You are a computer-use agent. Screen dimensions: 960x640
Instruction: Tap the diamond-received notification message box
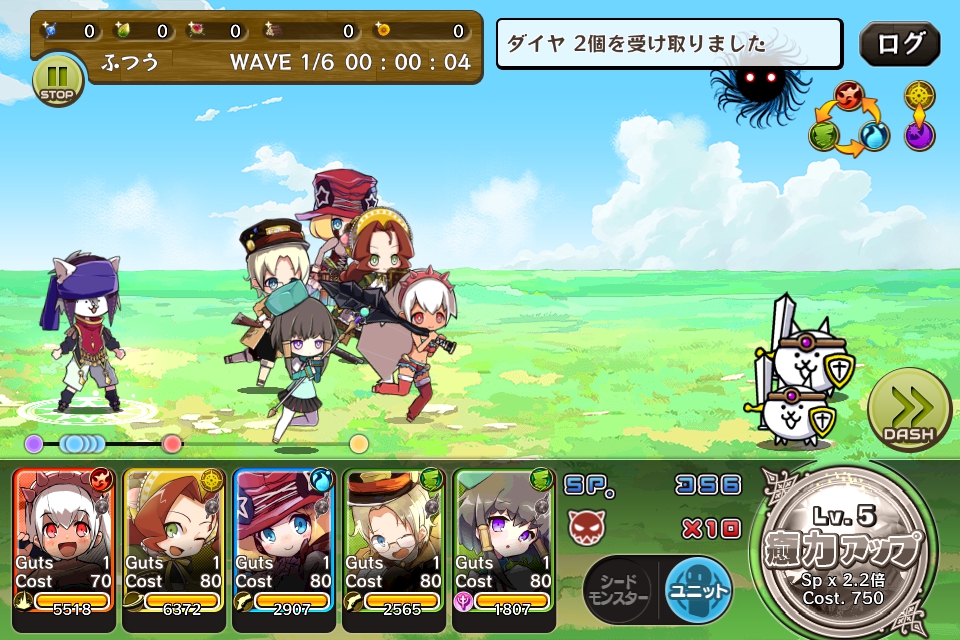[x=669, y=45]
